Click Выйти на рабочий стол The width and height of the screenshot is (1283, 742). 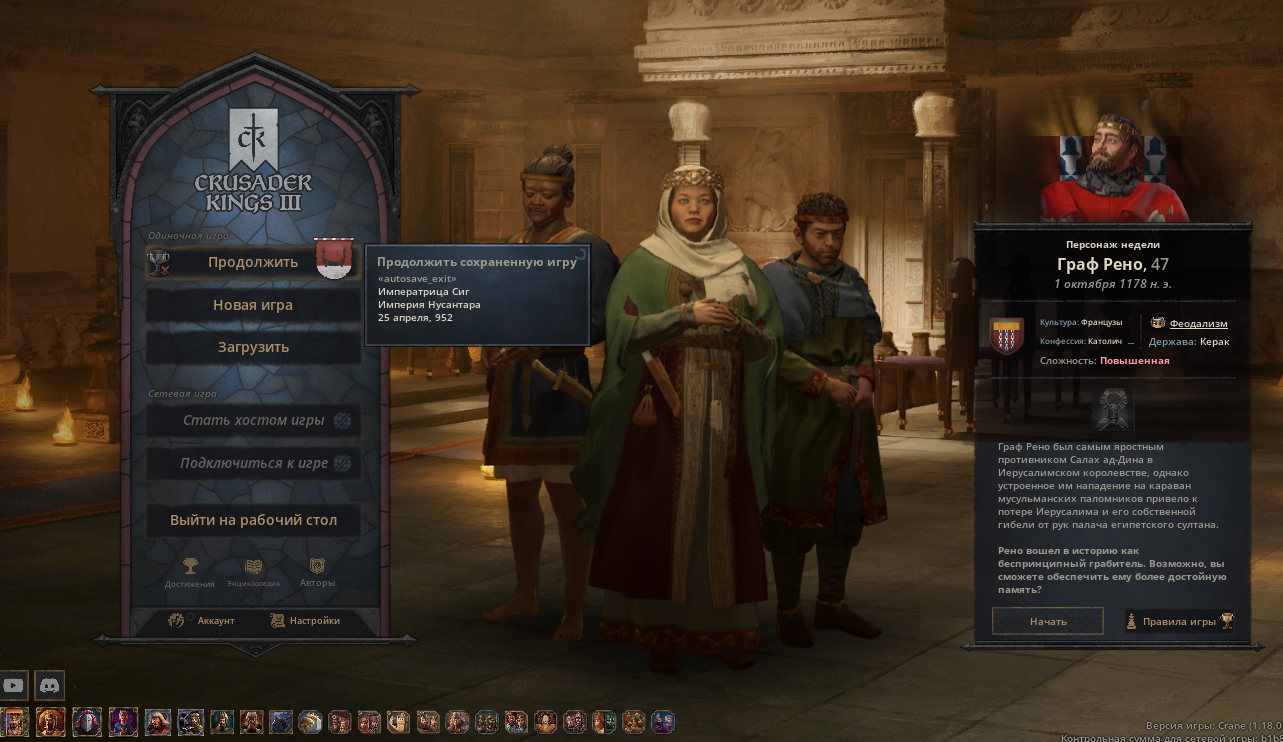pos(253,520)
